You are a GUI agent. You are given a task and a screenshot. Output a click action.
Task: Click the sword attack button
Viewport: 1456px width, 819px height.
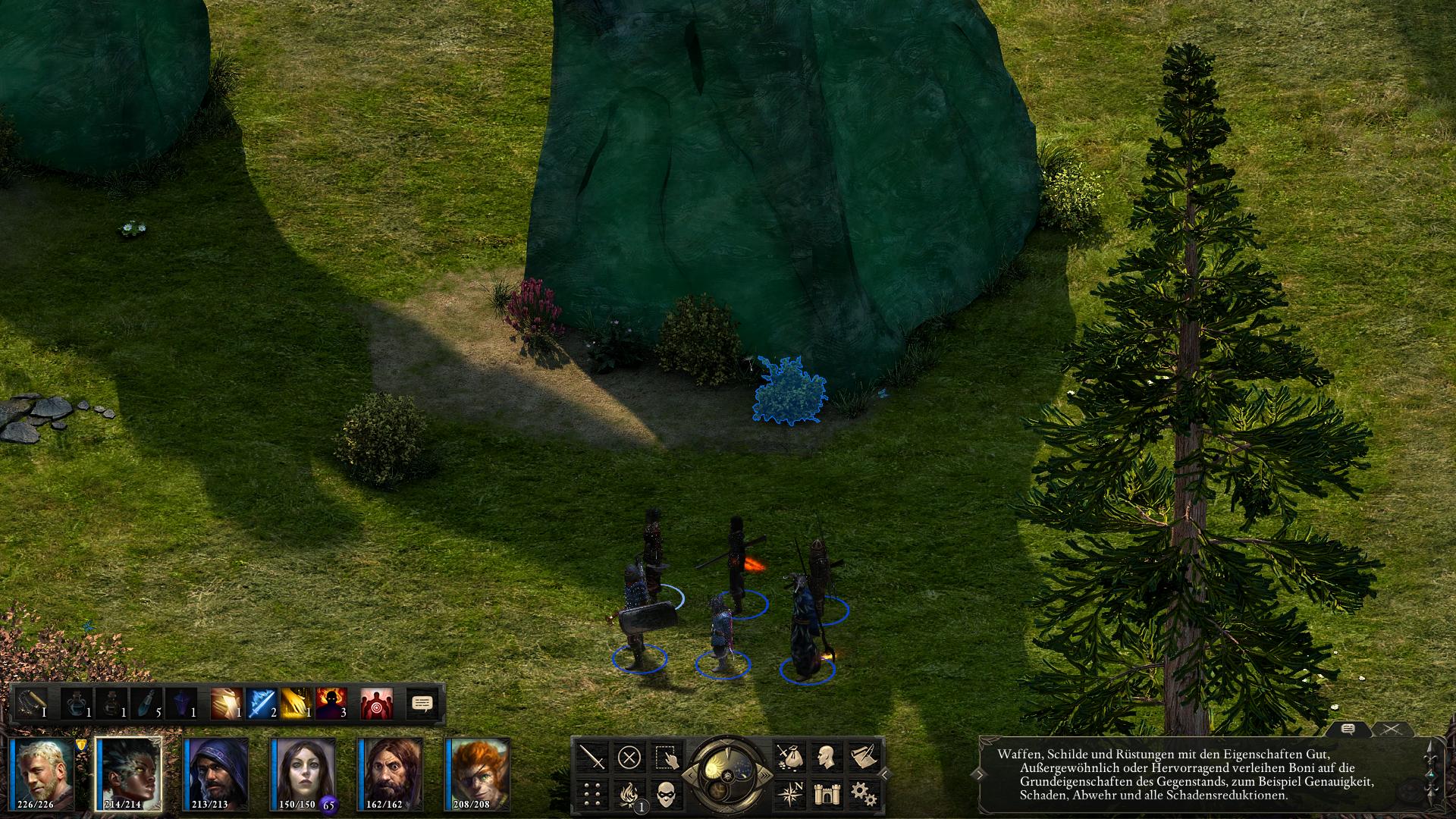click(592, 757)
